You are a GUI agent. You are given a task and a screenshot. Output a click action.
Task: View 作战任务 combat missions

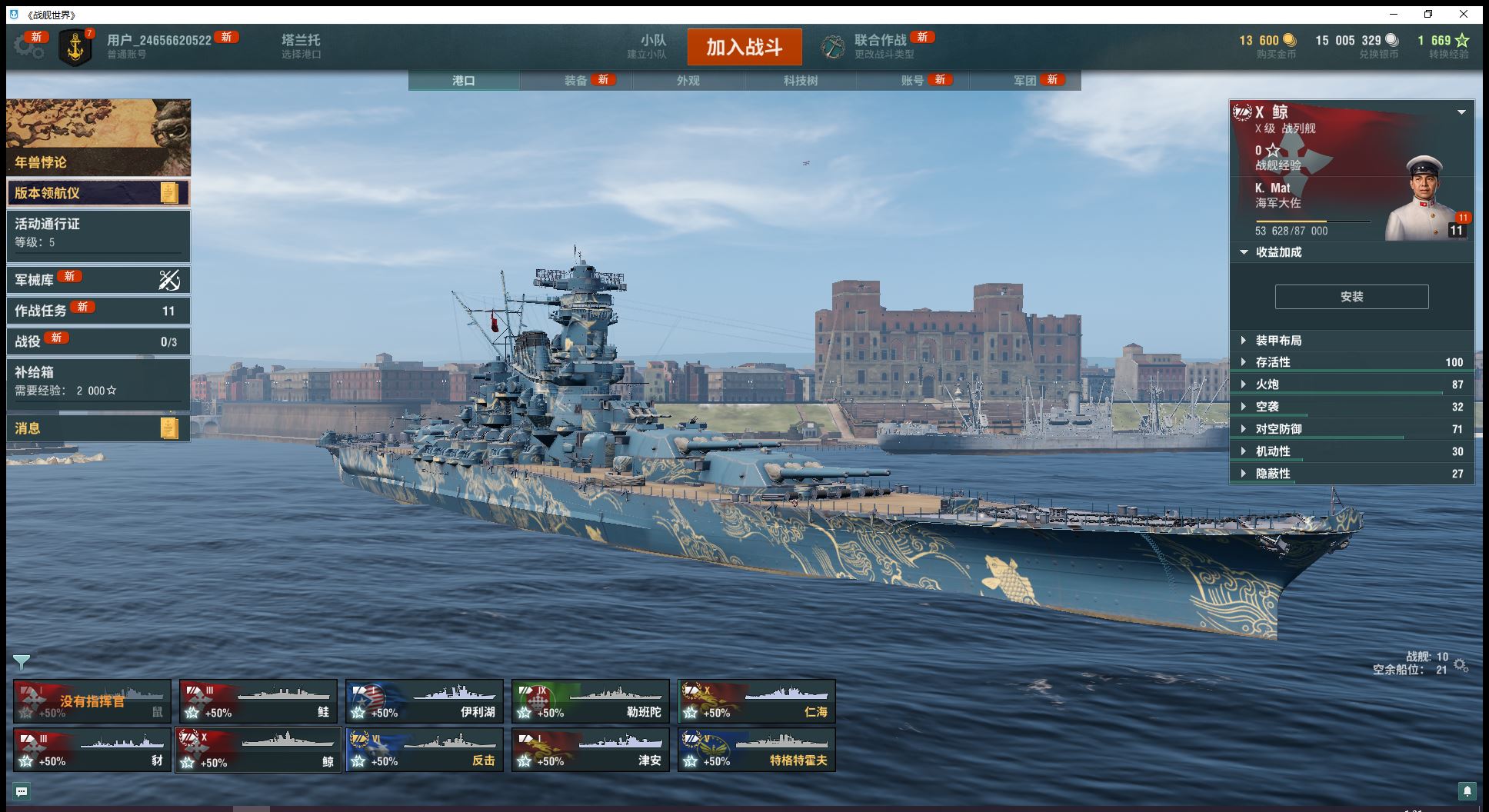[98, 311]
